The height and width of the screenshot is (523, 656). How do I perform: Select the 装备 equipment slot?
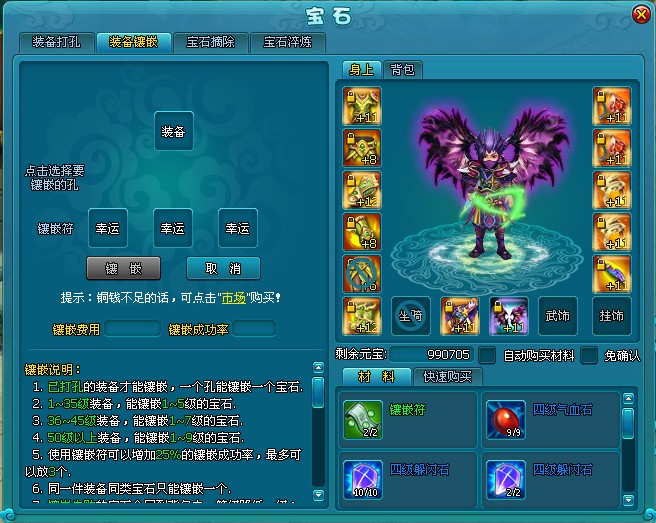click(x=173, y=131)
